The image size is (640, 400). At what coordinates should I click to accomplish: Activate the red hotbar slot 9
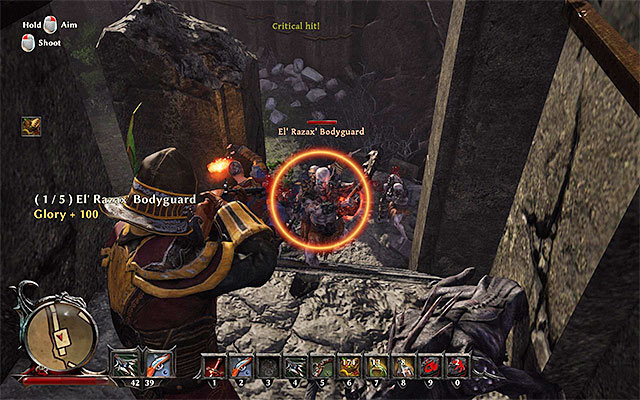(430, 365)
